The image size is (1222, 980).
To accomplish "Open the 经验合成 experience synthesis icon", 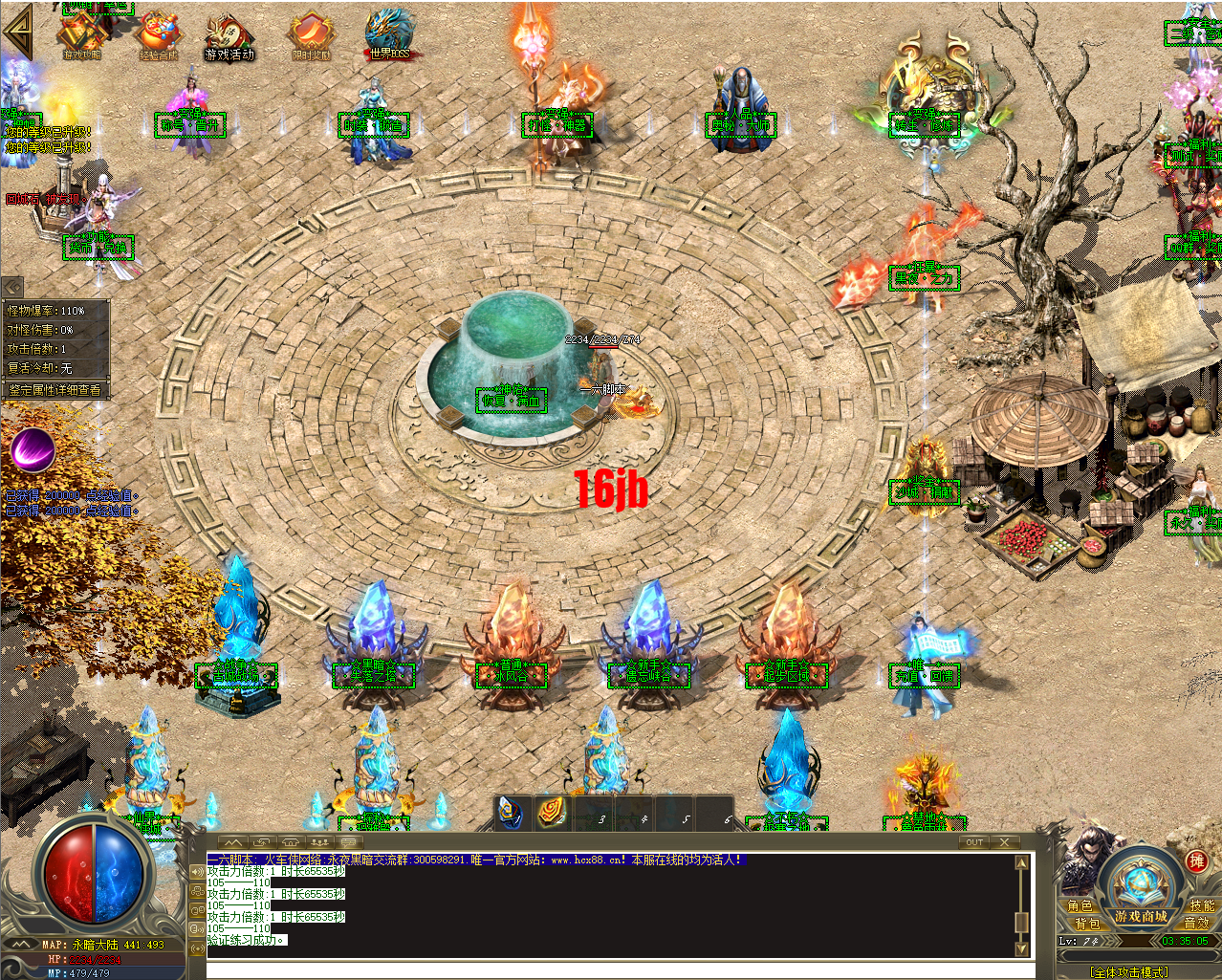I will (x=159, y=36).
